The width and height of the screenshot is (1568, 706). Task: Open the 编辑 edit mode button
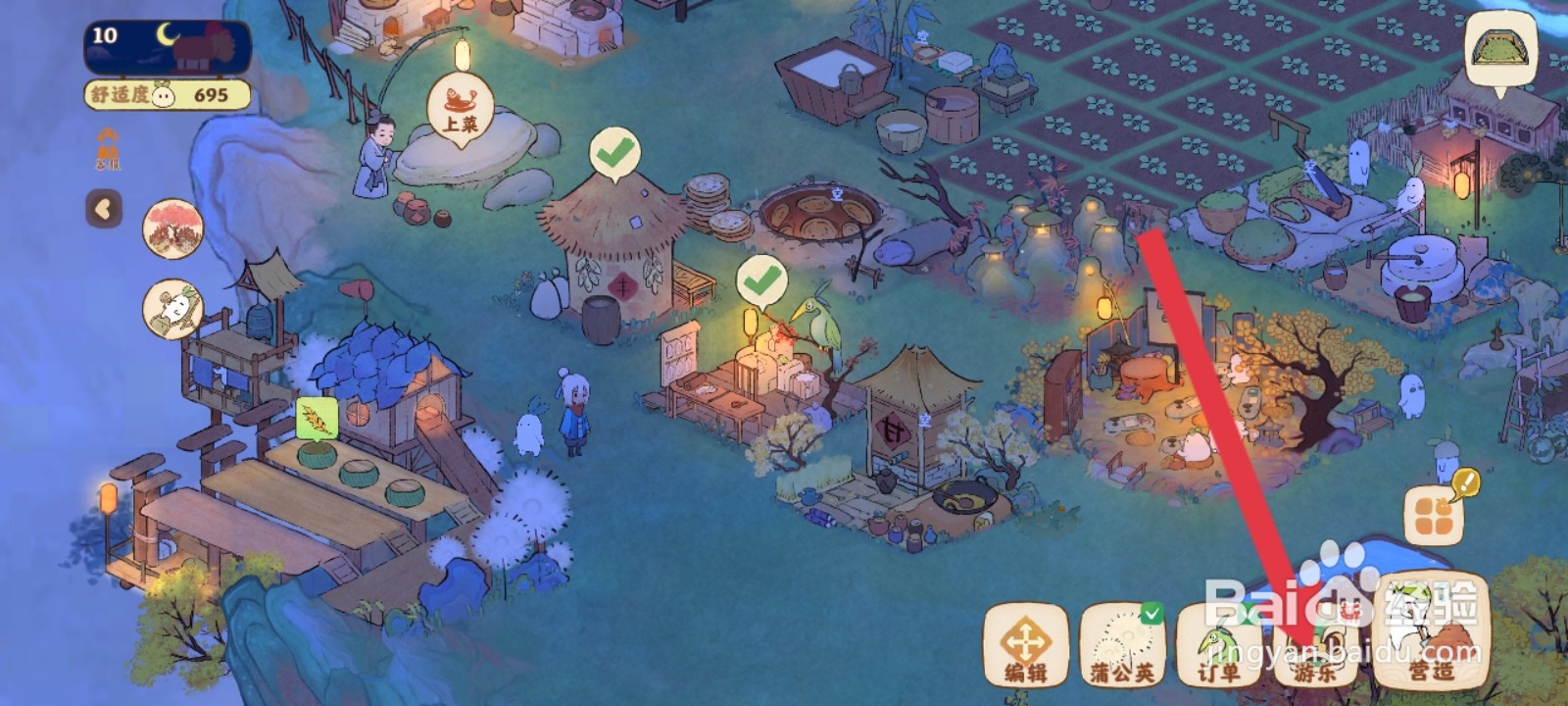[x=1025, y=646]
